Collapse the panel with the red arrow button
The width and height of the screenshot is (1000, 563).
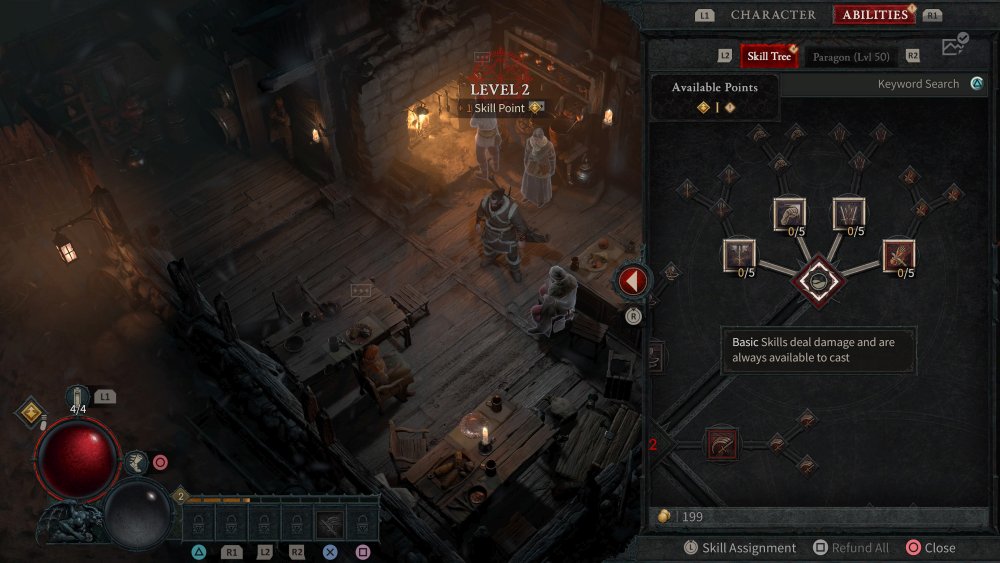pyautogui.click(x=631, y=282)
